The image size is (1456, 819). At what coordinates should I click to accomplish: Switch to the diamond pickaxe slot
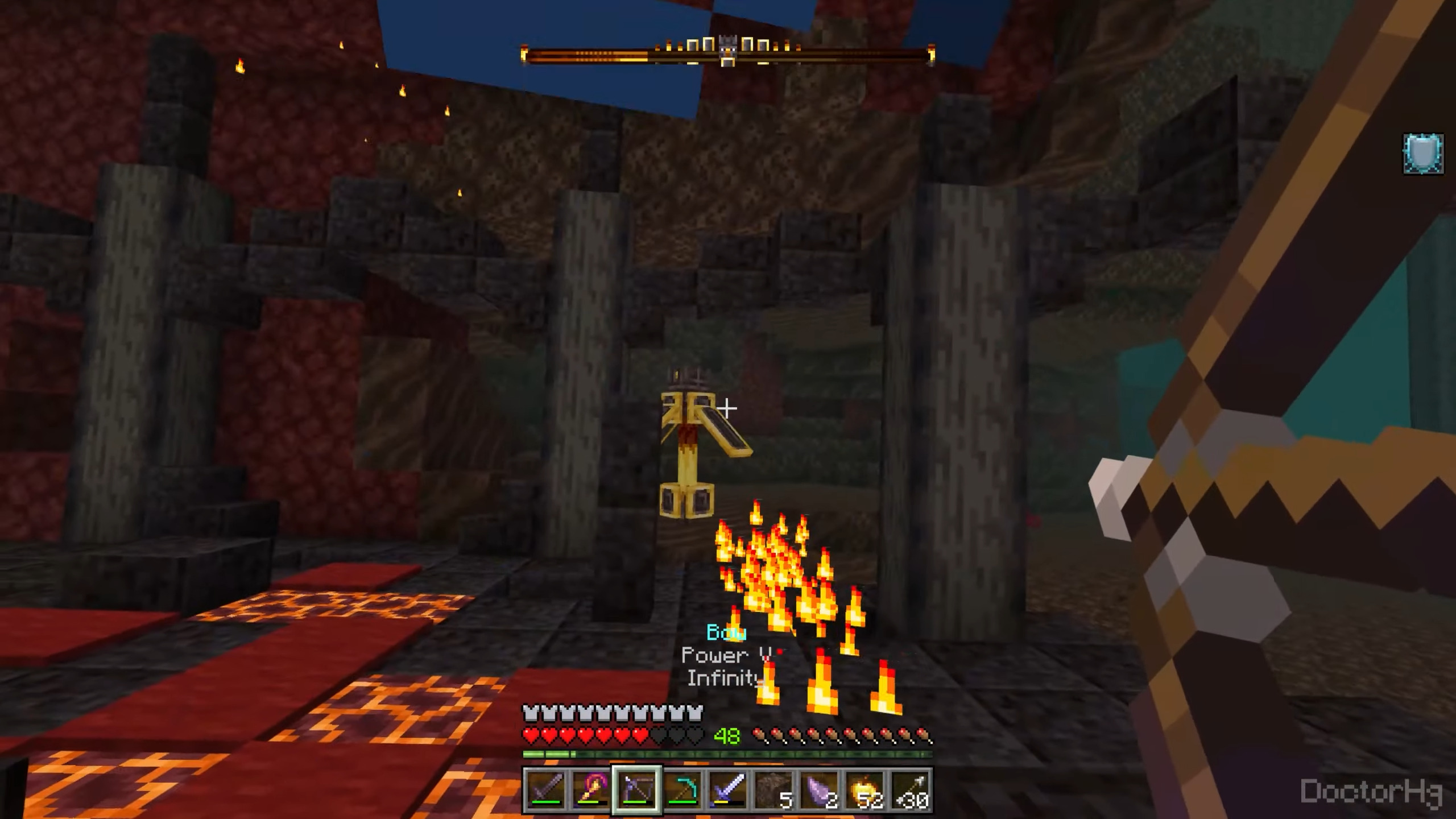coord(682,789)
